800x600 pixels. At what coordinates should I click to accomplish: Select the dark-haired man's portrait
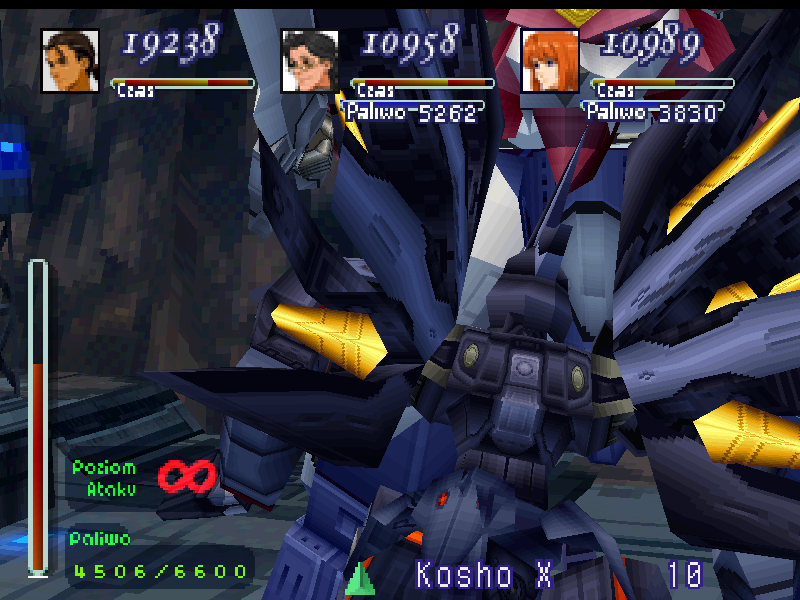(x=70, y=61)
